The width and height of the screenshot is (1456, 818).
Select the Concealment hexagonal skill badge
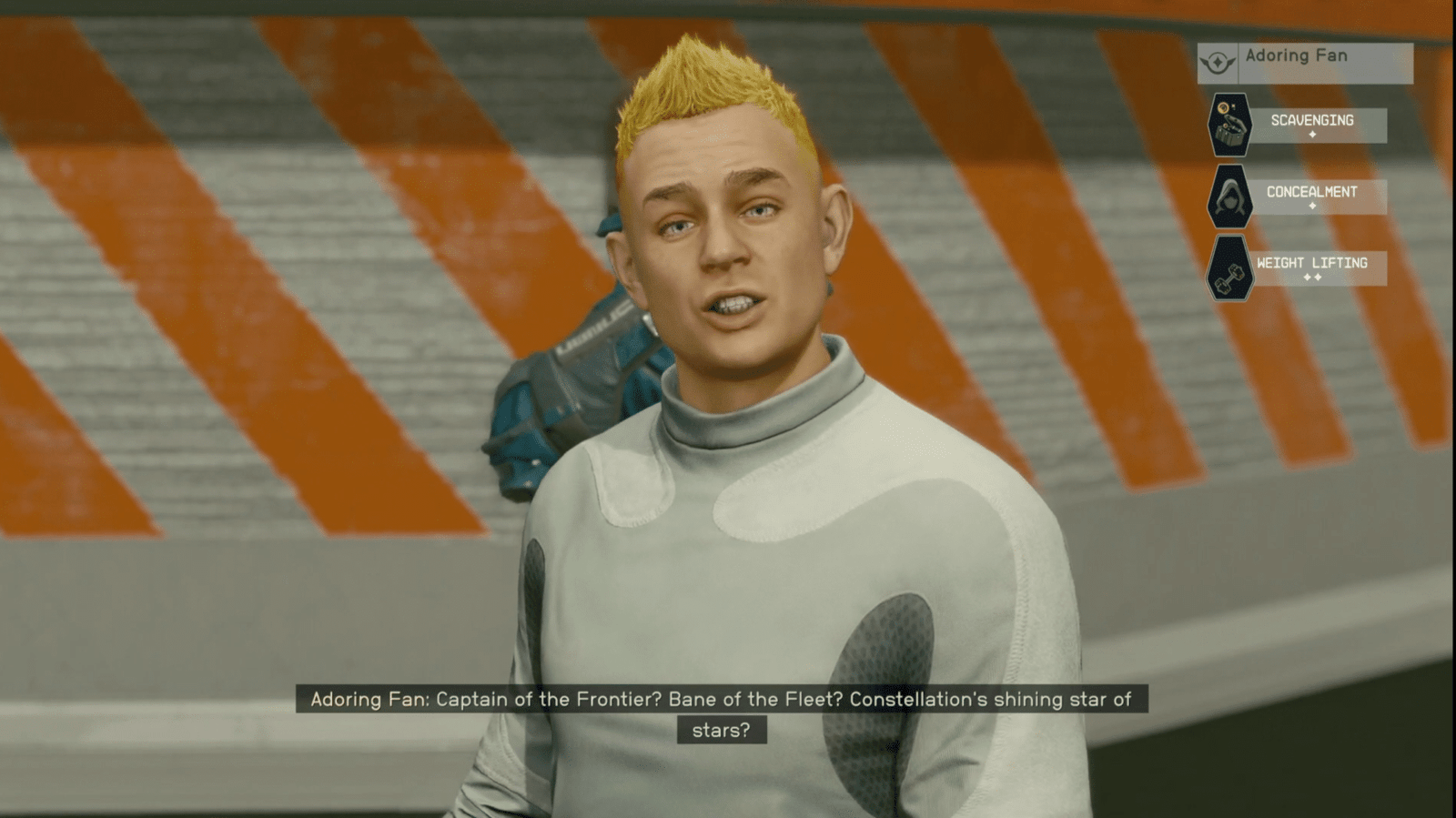1231,196
